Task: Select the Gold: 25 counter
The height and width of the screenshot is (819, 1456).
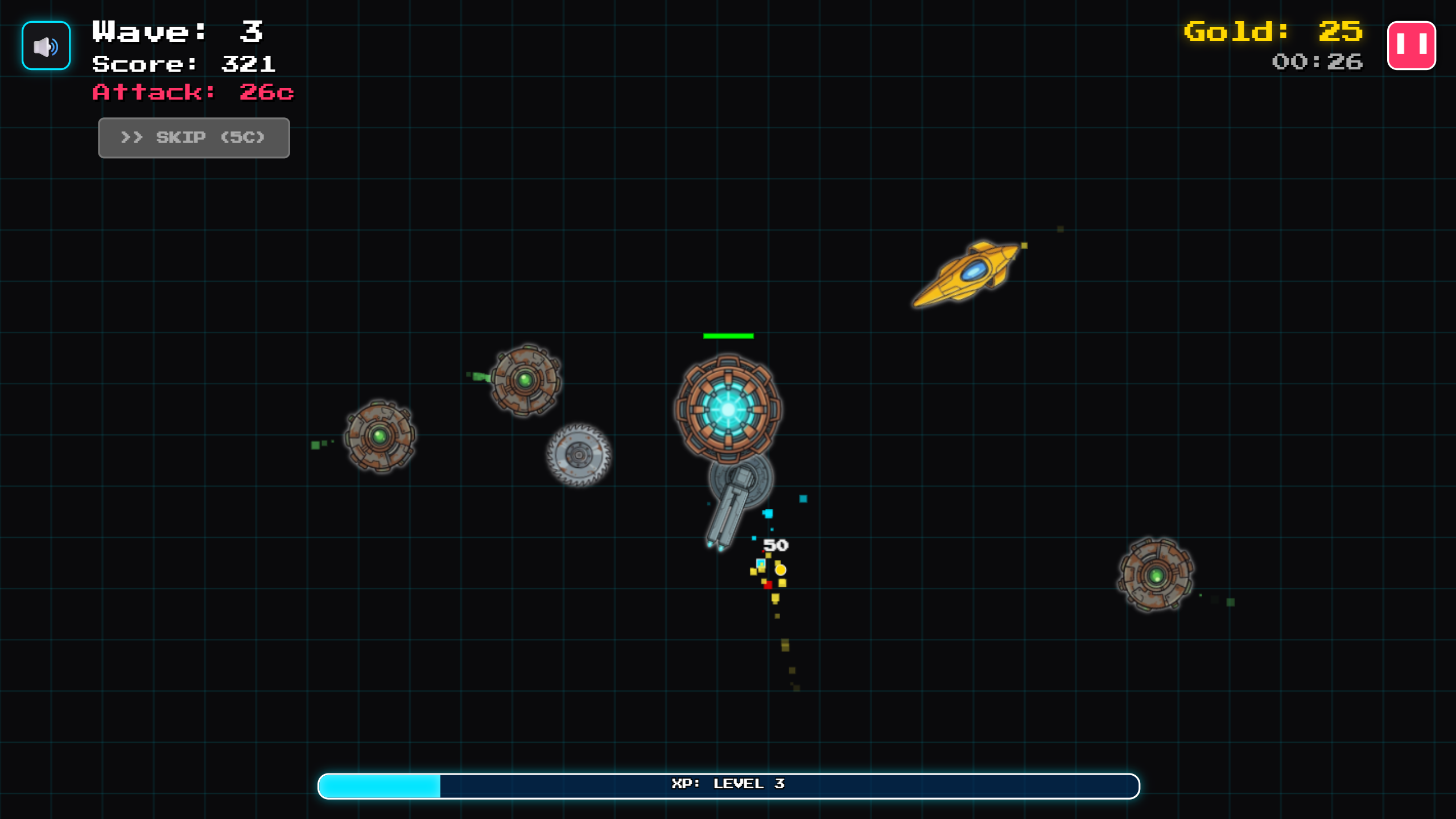Action: [1298, 32]
